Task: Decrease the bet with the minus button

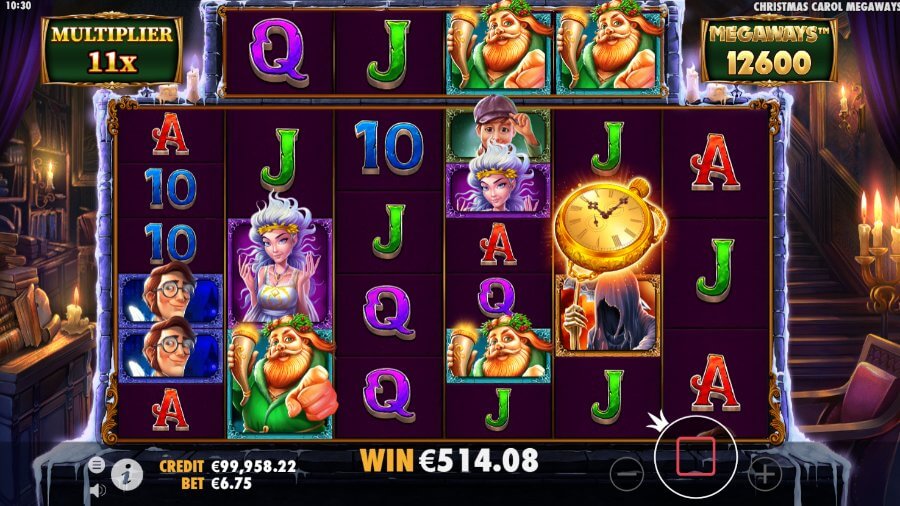Action: click(x=626, y=471)
